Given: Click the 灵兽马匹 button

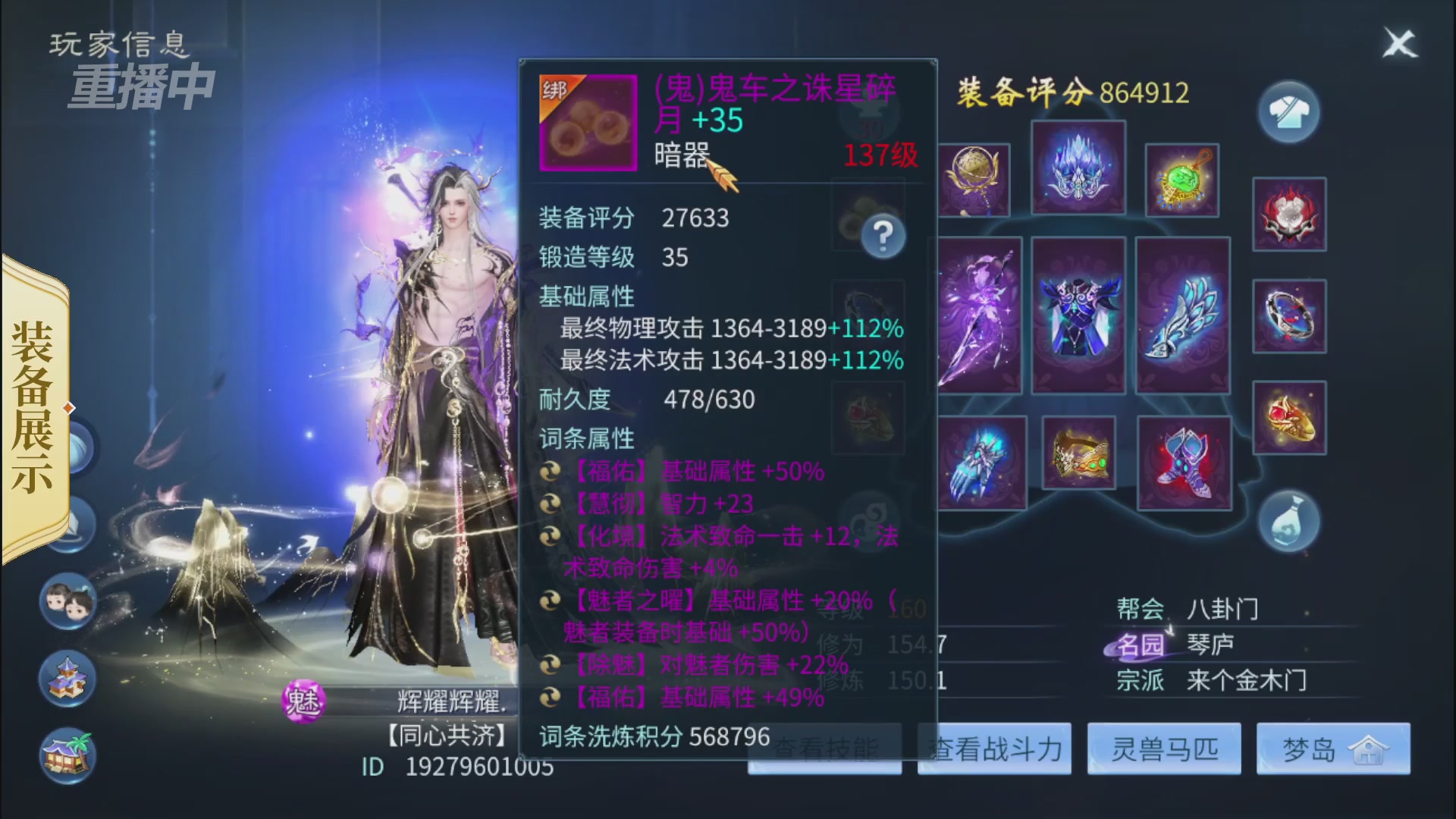Looking at the screenshot, I should [x=1163, y=750].
